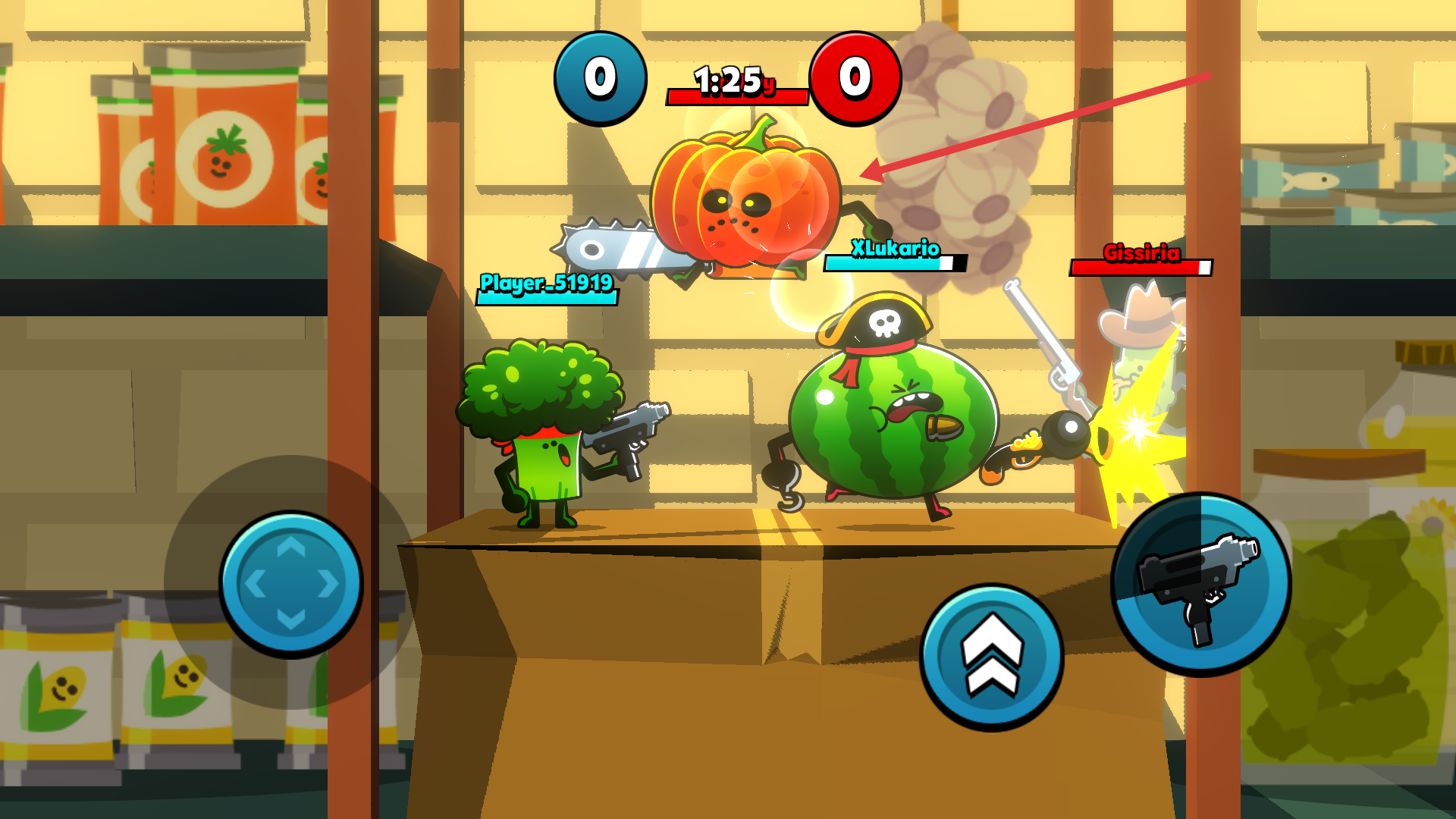Hit the double-arrow jump button

(x=991, y=657)
